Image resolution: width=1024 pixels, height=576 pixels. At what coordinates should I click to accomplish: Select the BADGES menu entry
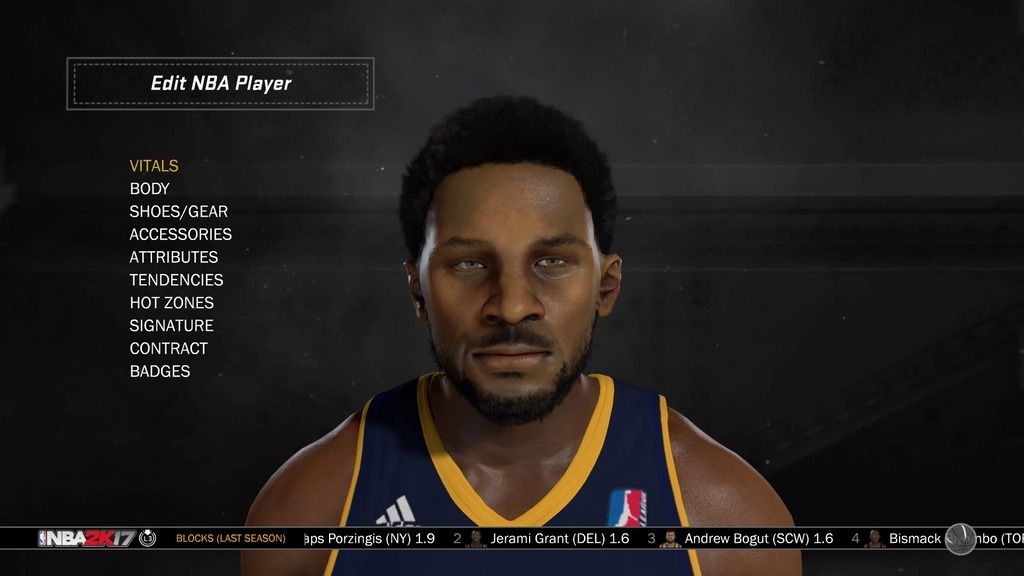point(160,372)
